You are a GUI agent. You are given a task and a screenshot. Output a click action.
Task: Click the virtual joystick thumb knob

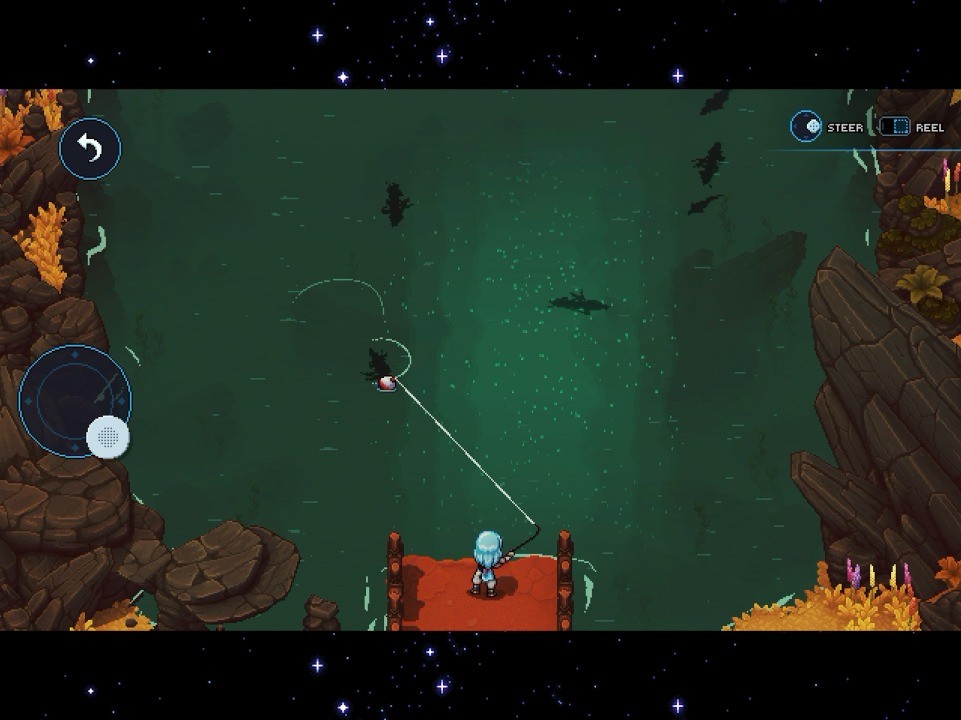pos(108,437)
